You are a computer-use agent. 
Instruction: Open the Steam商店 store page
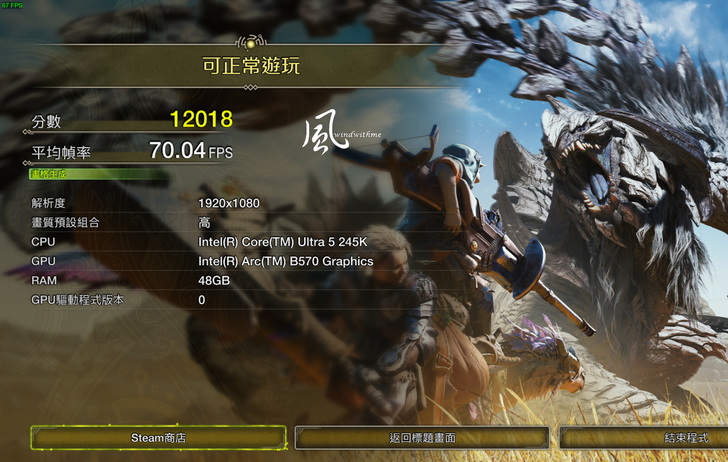[158, 438]
